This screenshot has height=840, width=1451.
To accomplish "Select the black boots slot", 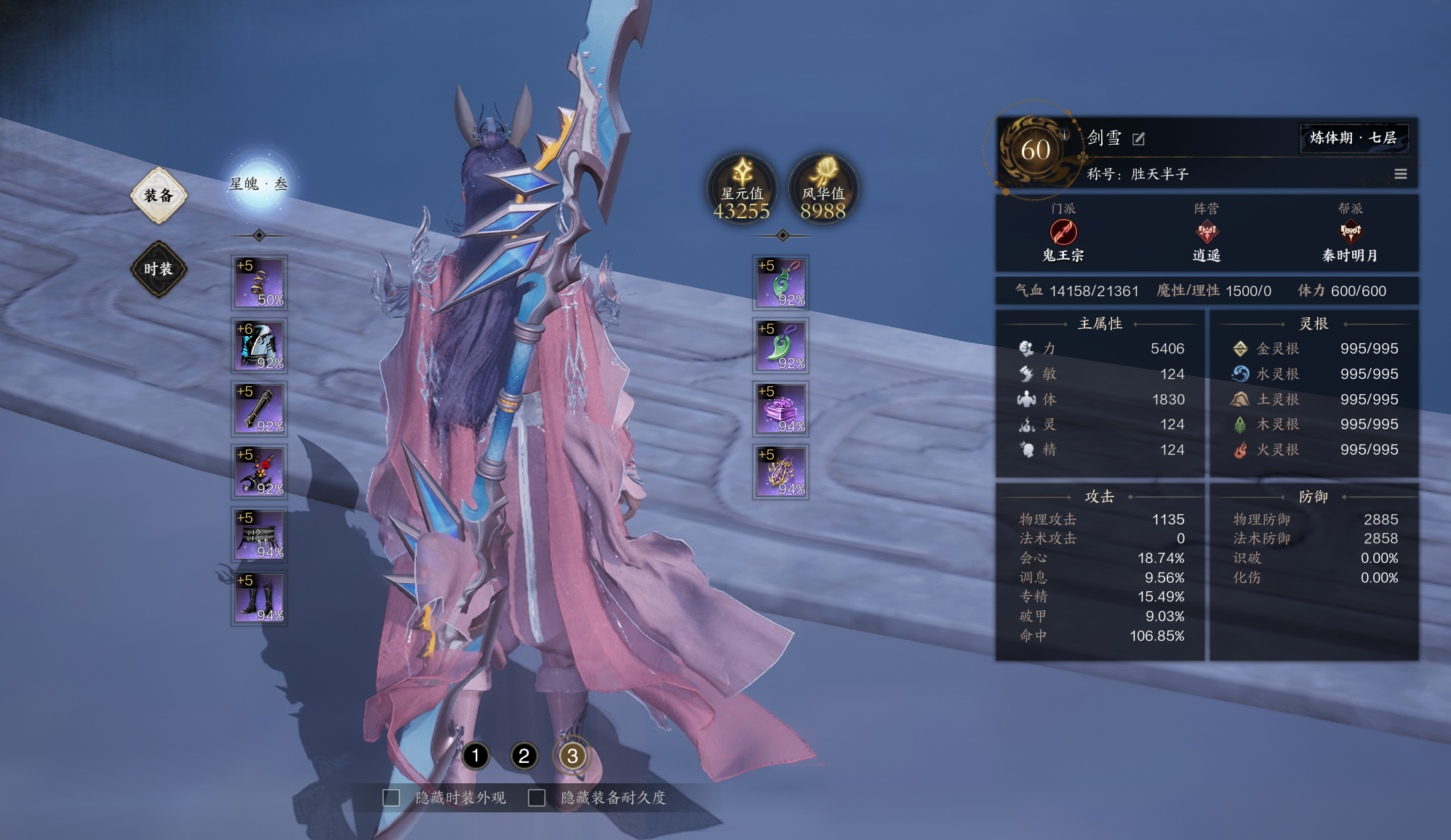I will point(260,598).
